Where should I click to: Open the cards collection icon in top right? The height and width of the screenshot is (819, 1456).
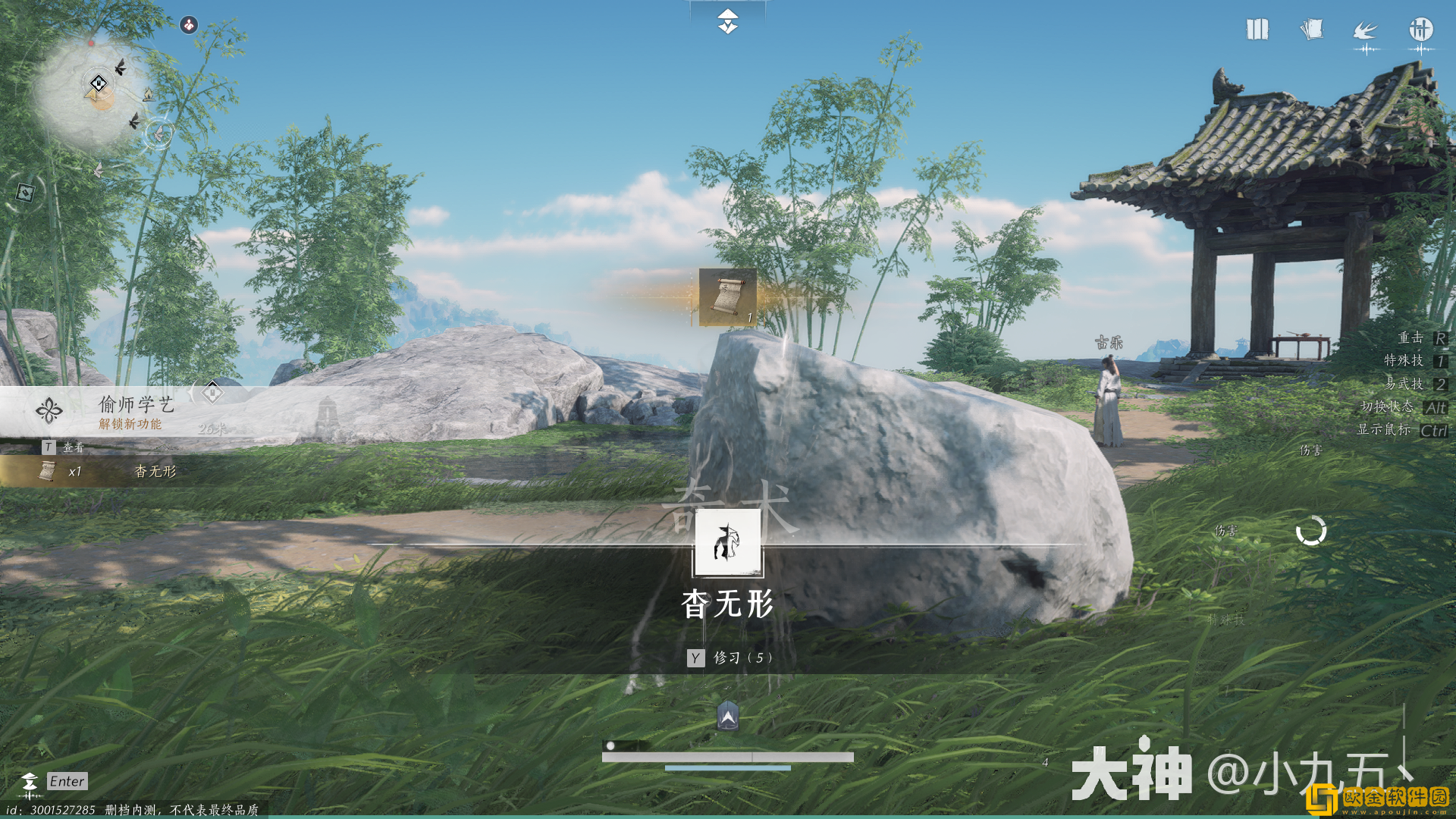pyautogui.click(x=1312, y=30)
